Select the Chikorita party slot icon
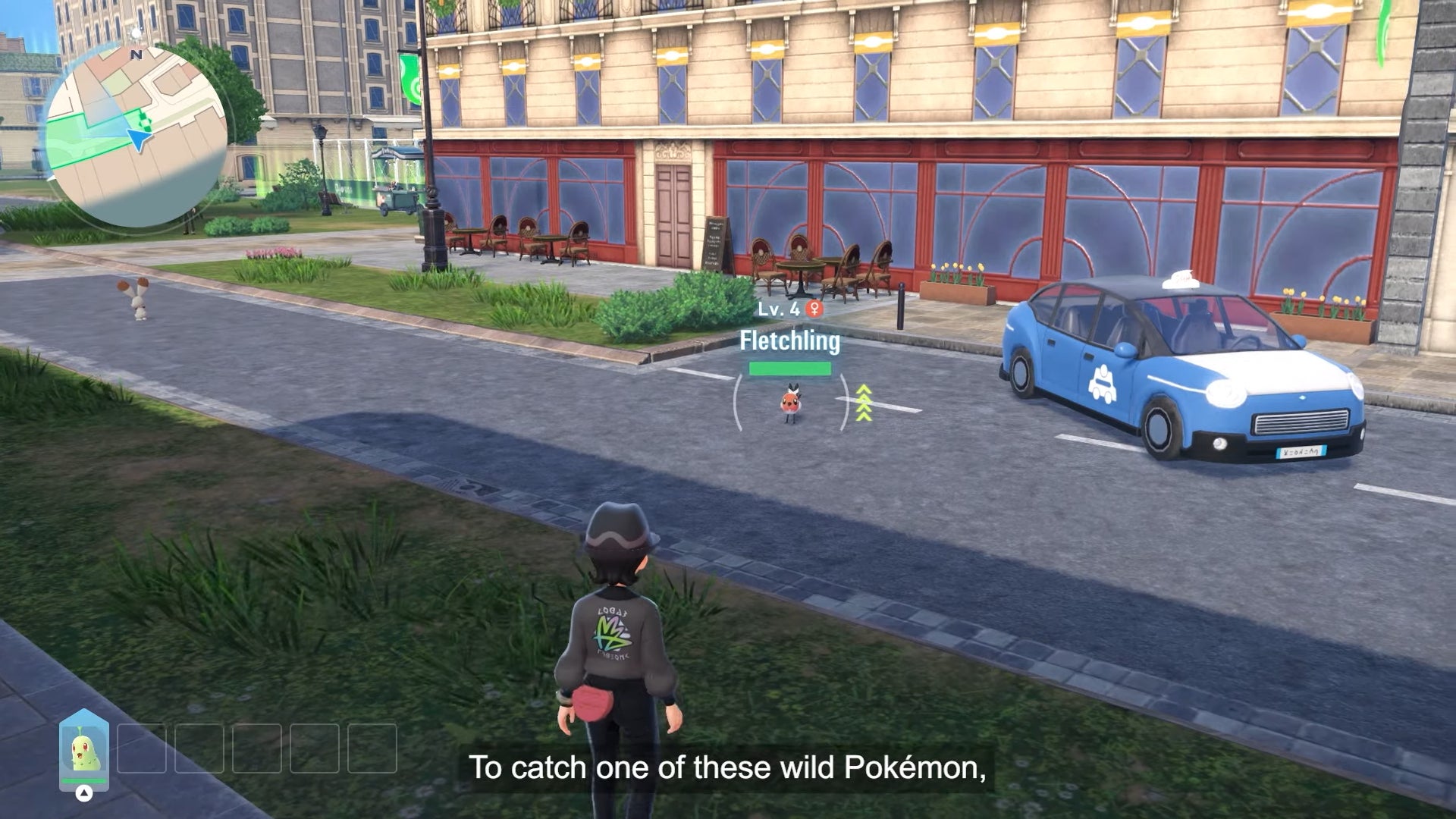The width and height of the screenshot is (1456, 819). click(x=83, y=749)
